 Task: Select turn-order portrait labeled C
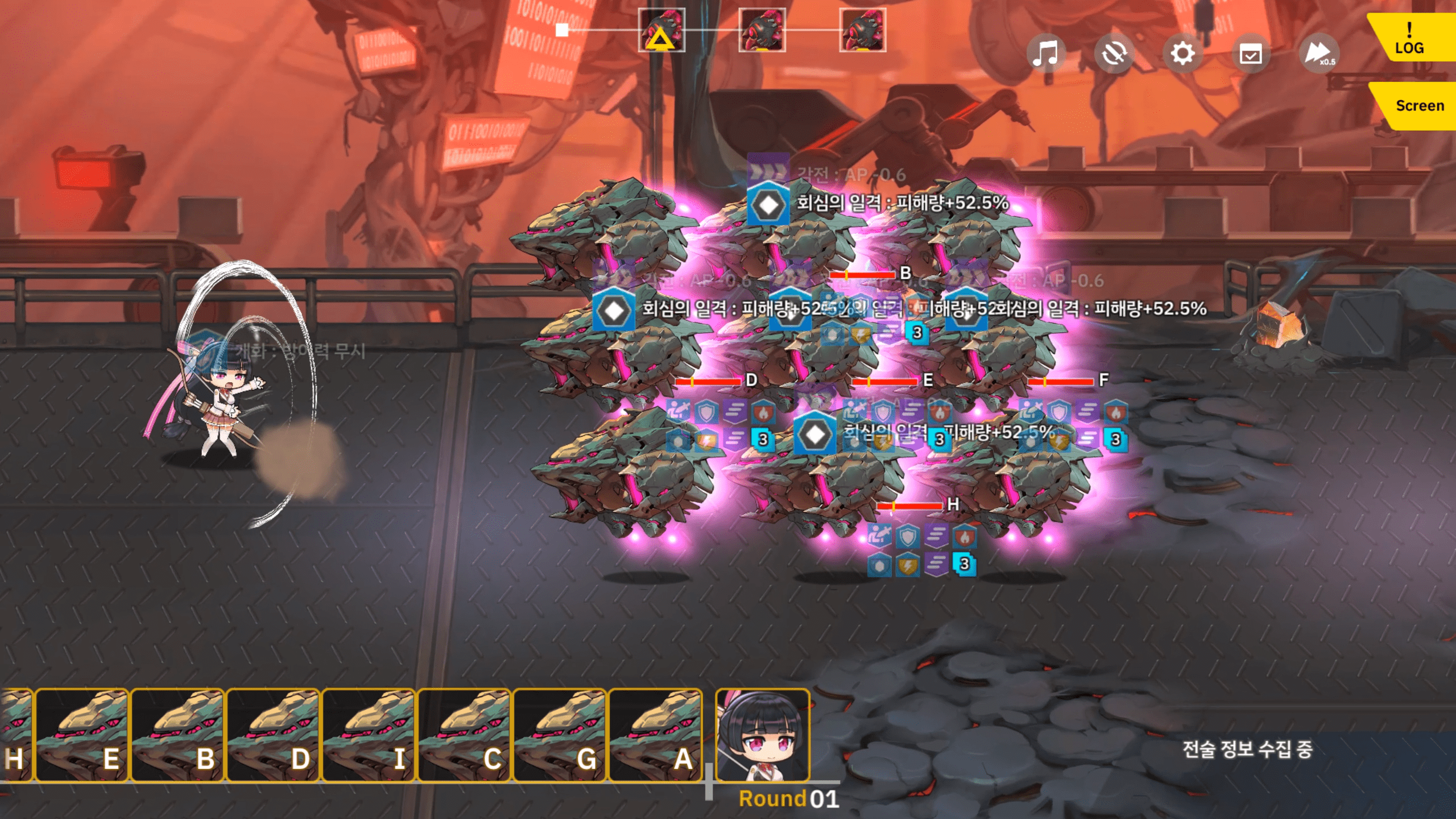point(464,735)
